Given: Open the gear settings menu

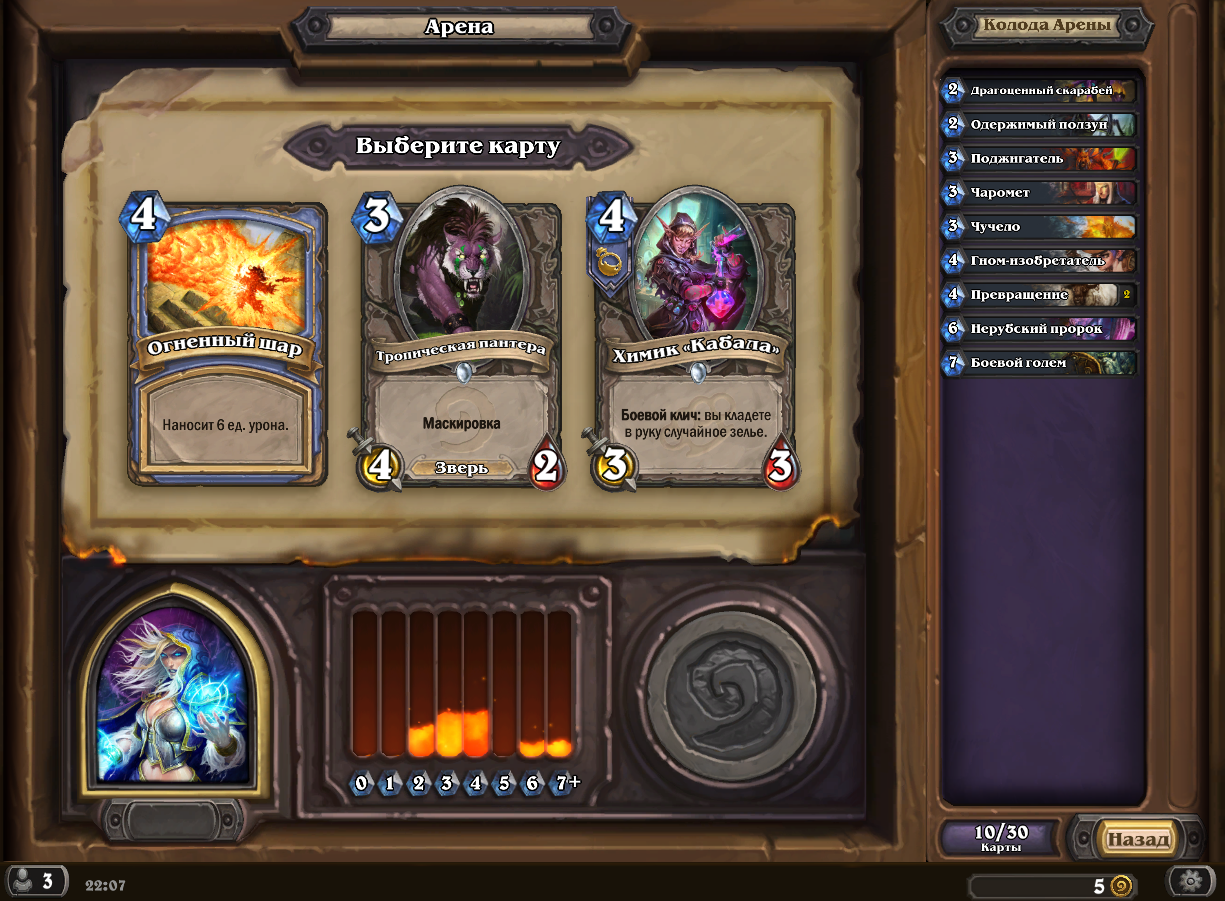Looking at the screenshot, I should pyautogui.click(x=1190, y=882).
